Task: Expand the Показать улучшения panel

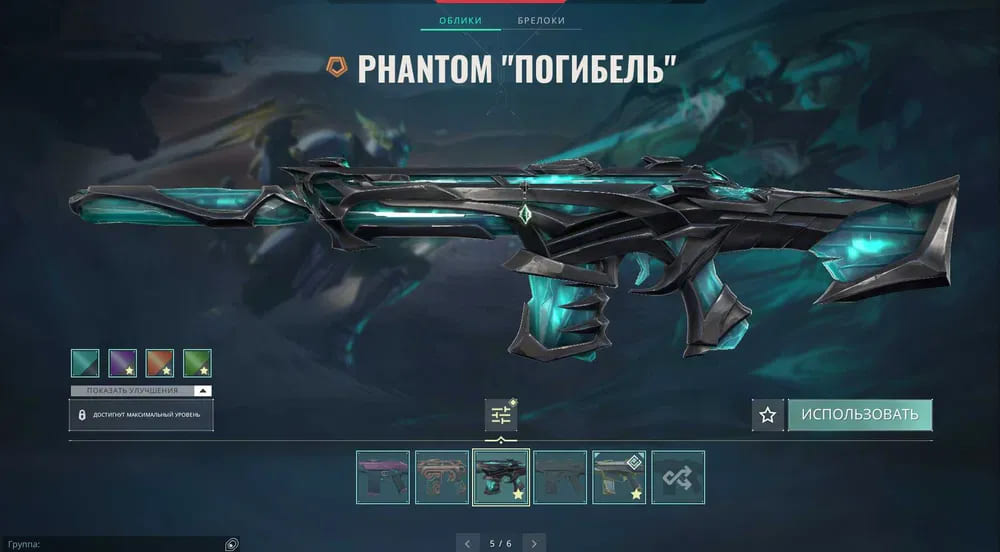Action: [140, 390]
